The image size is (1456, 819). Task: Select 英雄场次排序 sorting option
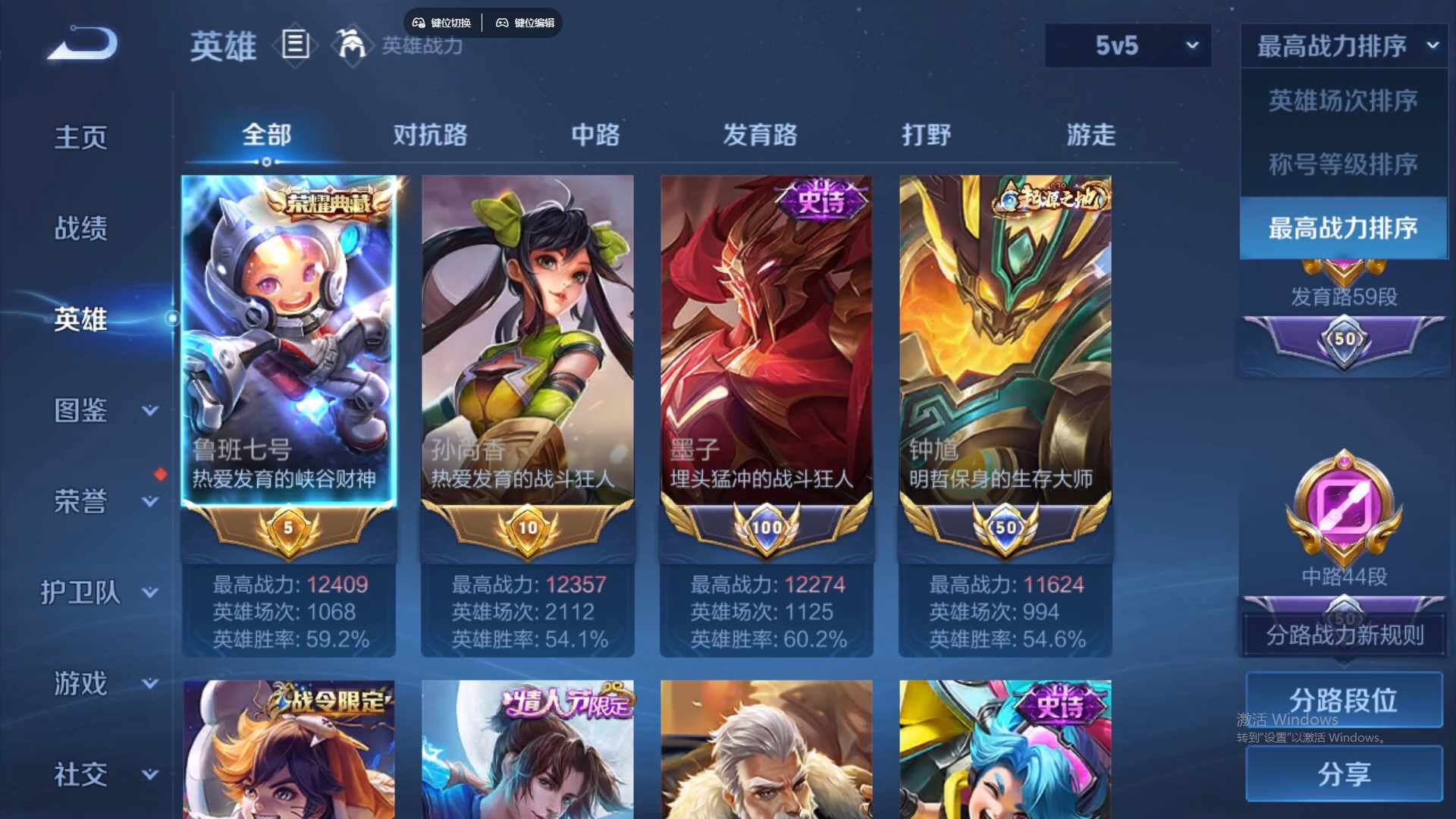1342,100
